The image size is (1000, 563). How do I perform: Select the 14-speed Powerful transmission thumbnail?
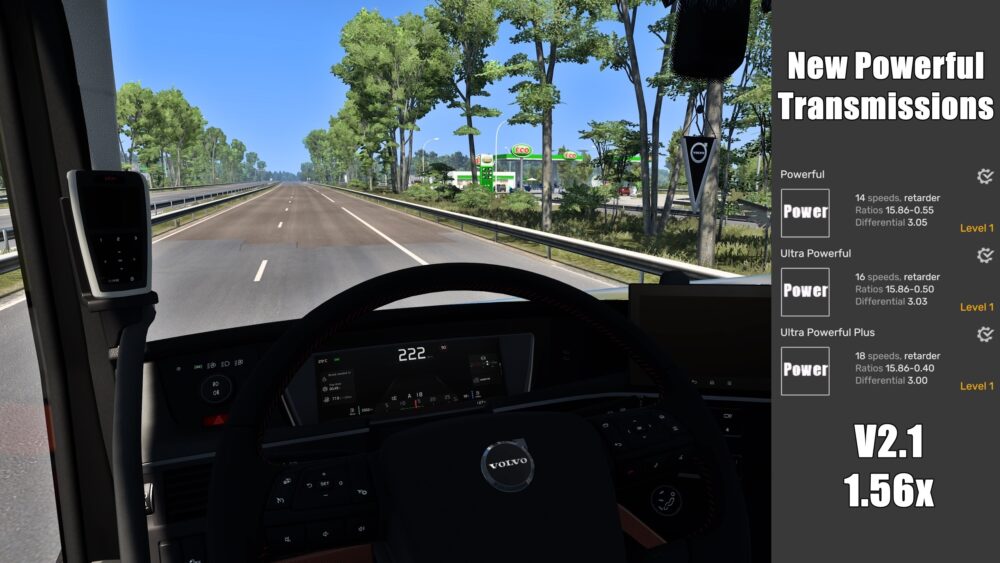[805, 213]
